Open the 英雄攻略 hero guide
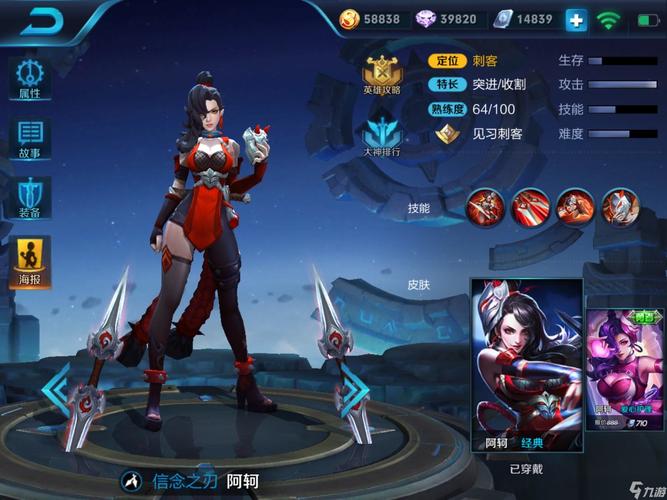Screen dimensions: 667x500 pos(381,73)
